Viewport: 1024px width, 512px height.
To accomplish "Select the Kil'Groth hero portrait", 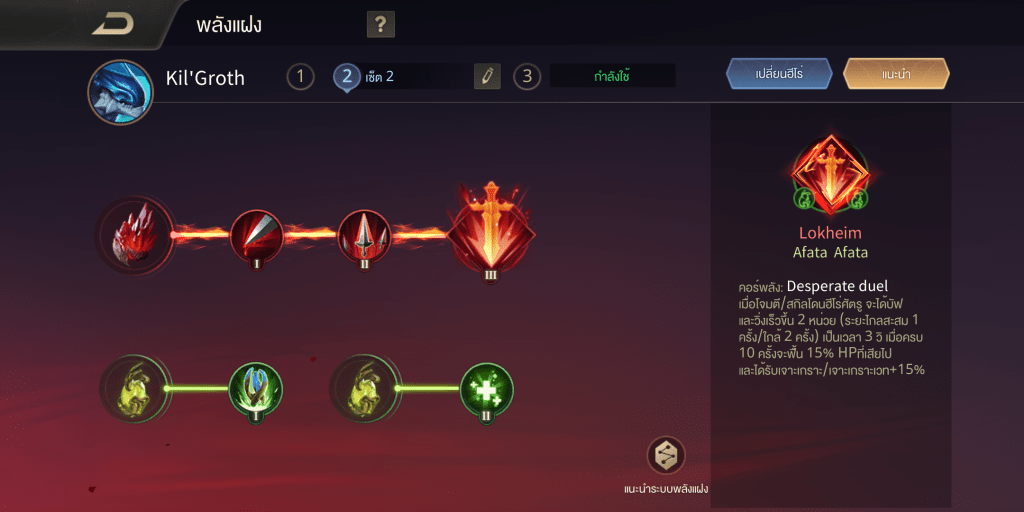I will (120, 92).
